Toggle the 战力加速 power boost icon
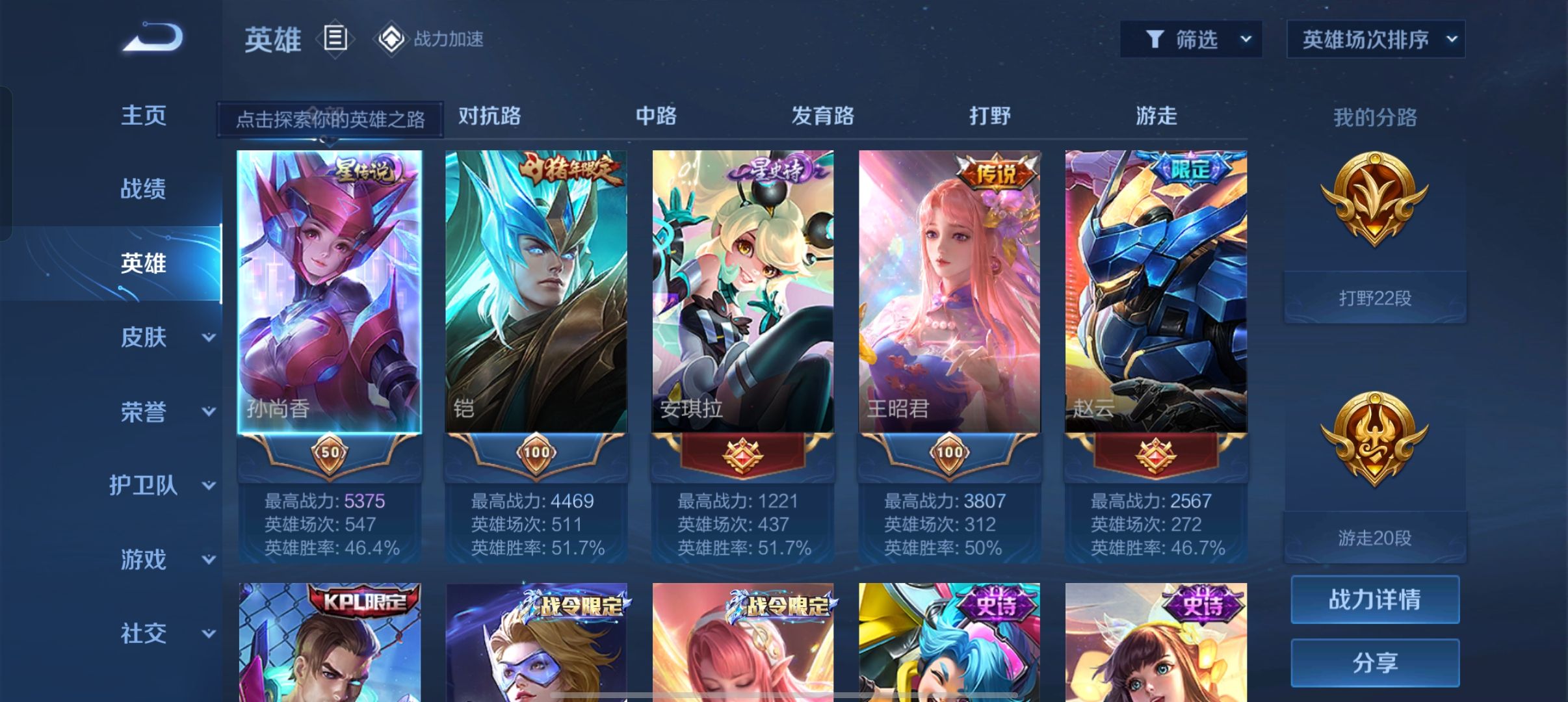 (x=391, y=39)
